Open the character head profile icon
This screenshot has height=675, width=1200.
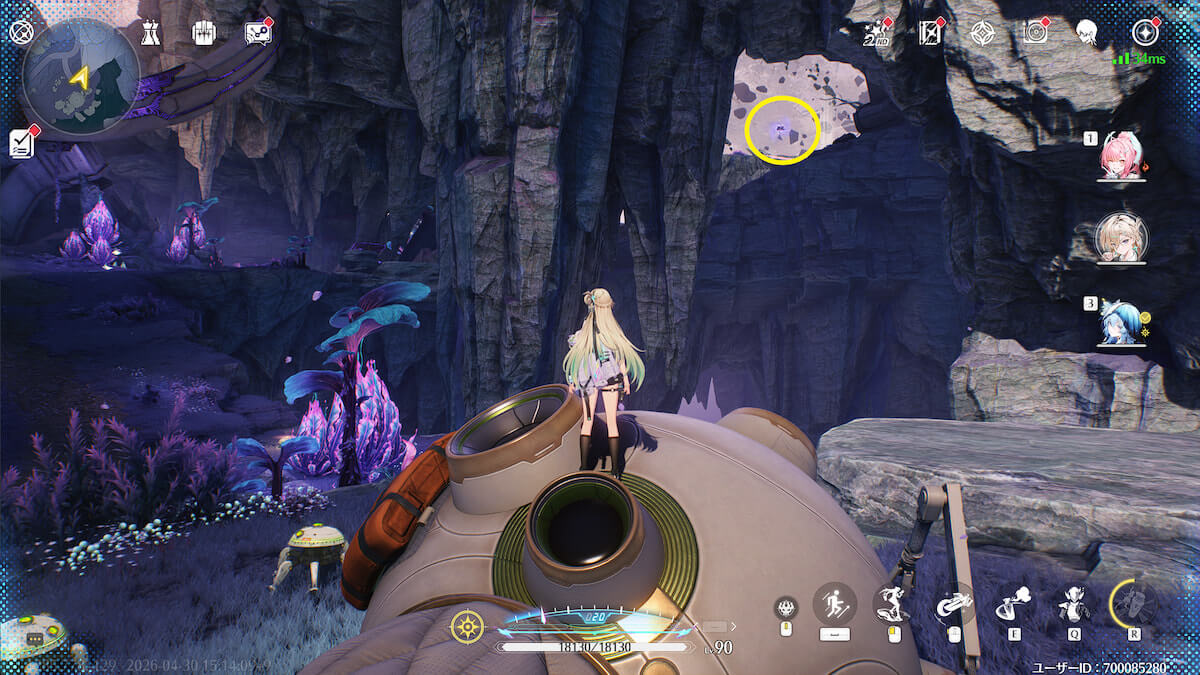click(x=1089, y=33)
